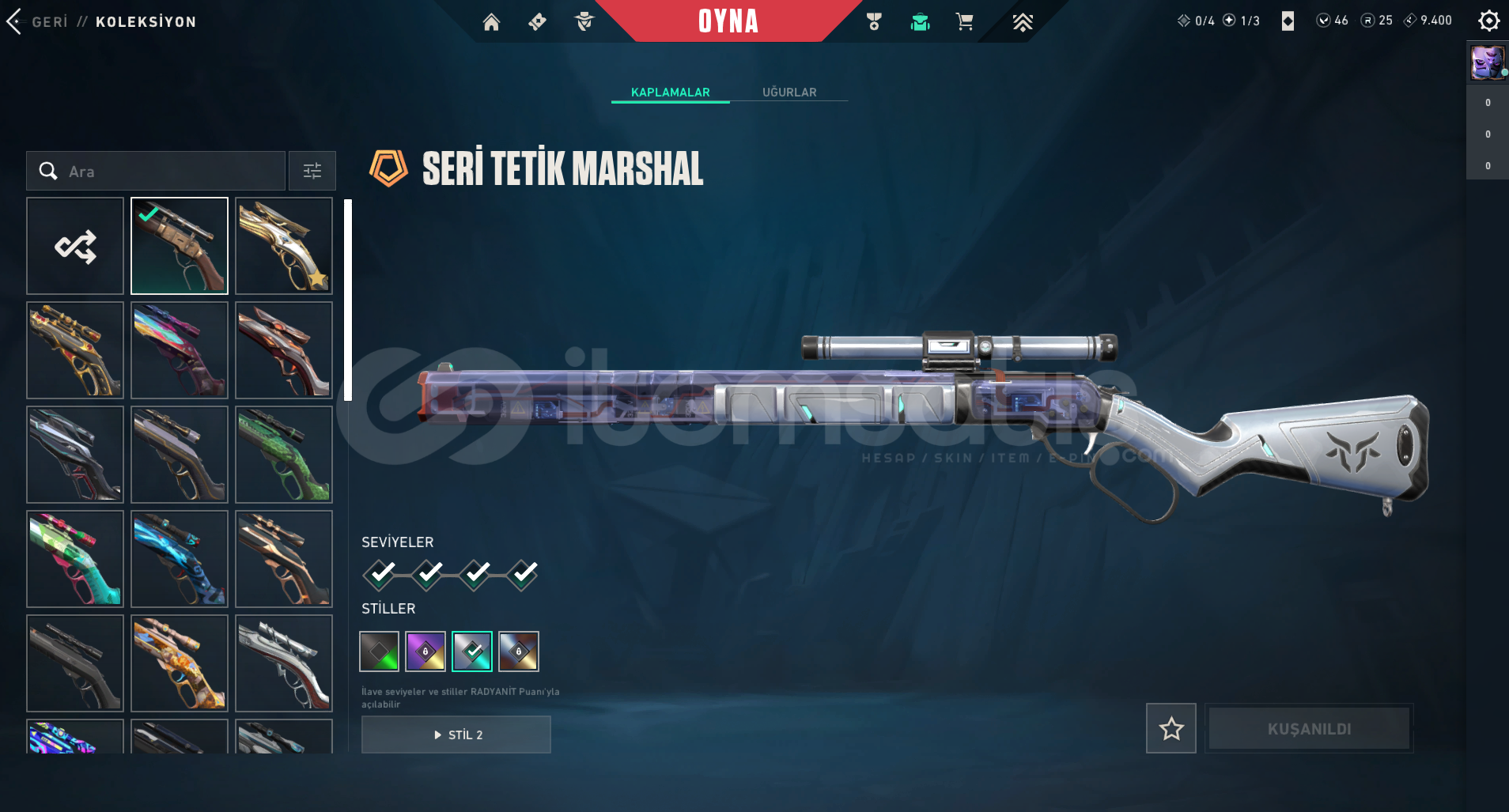This screenshot has height=812, width=1509.
Task: Select the green and black style variant
Action: [x=380, y=651]
